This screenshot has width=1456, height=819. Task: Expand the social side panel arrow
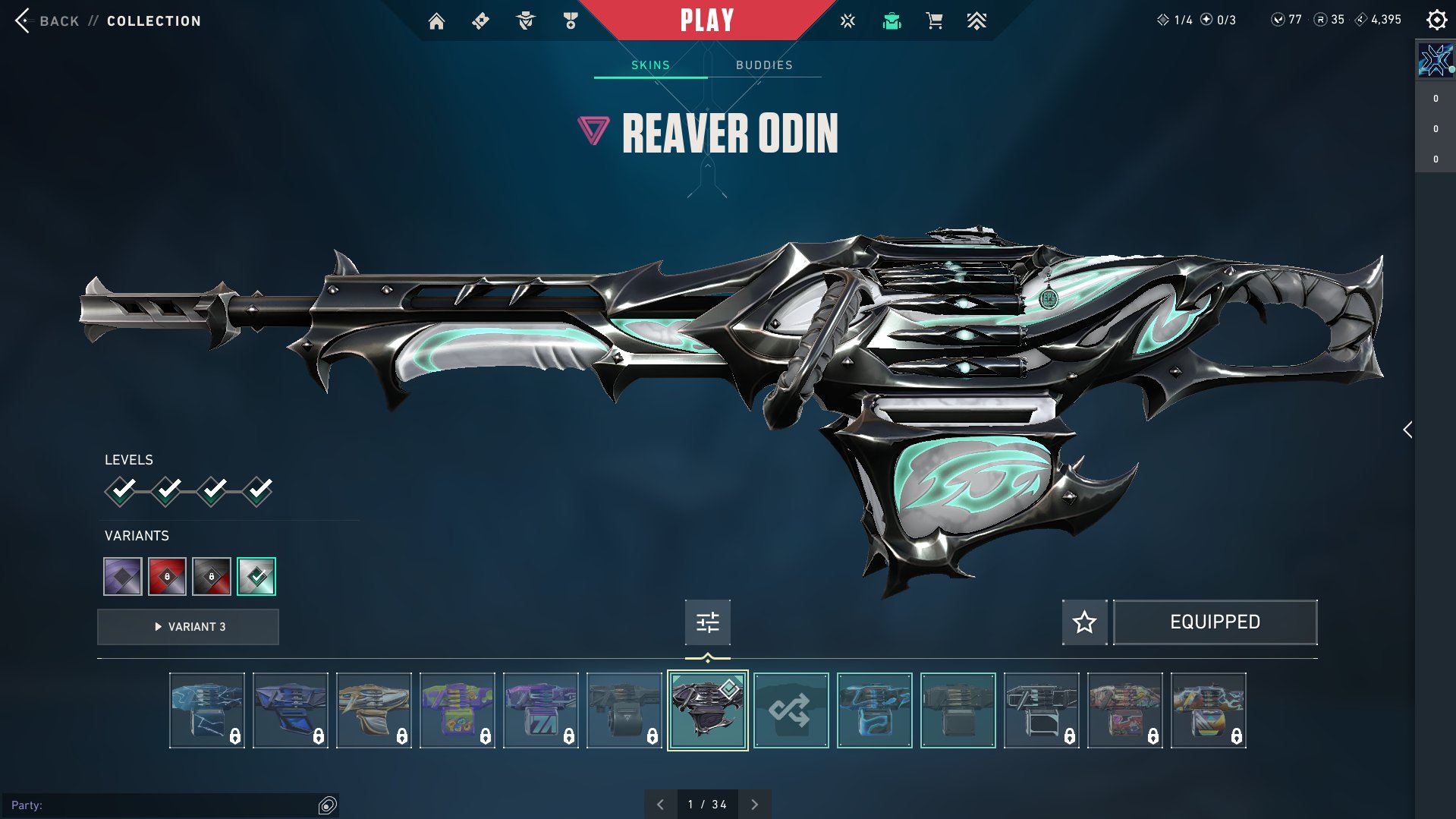point(1407,430)
